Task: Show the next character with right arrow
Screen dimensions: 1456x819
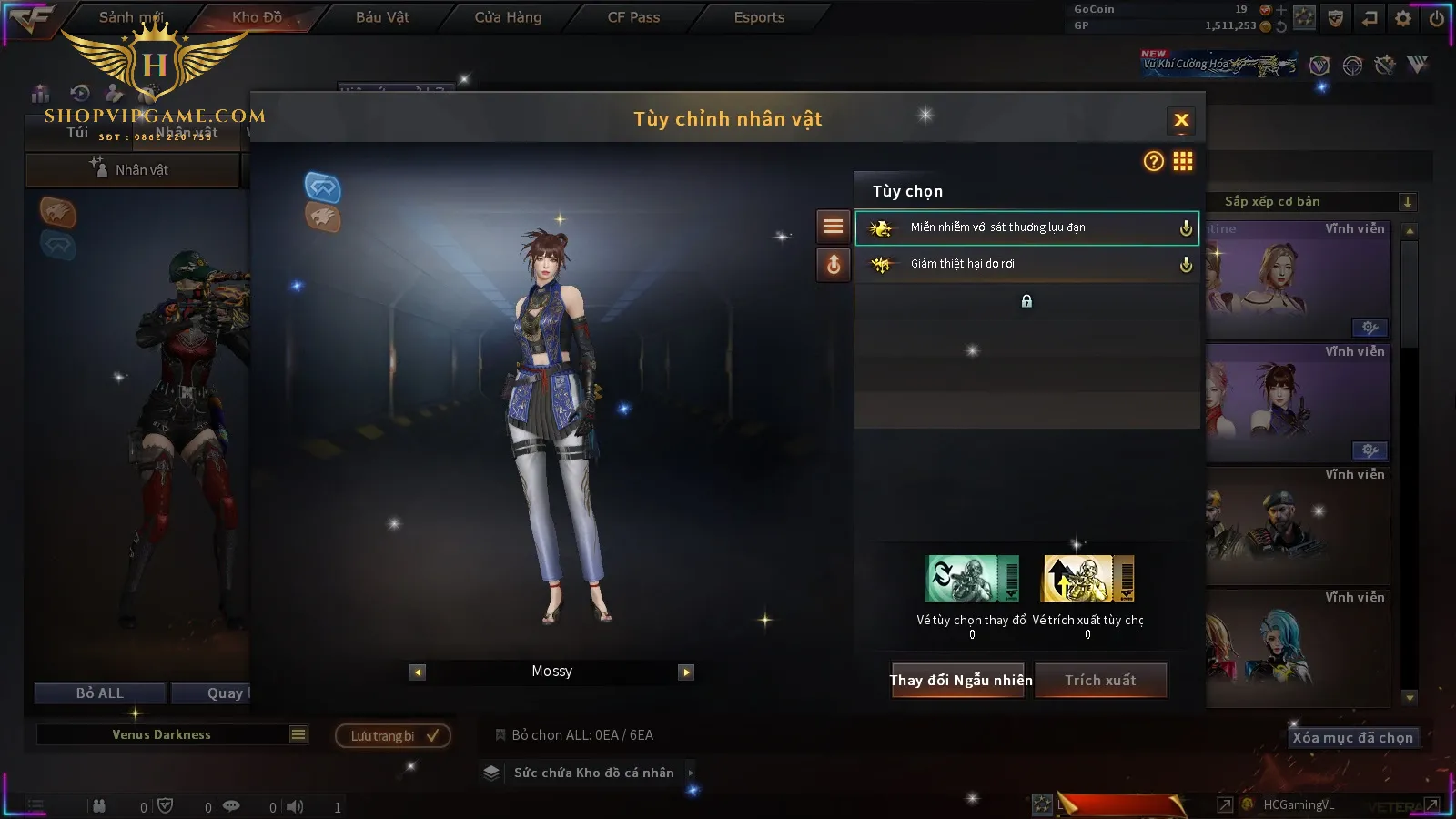Action: 686,672
